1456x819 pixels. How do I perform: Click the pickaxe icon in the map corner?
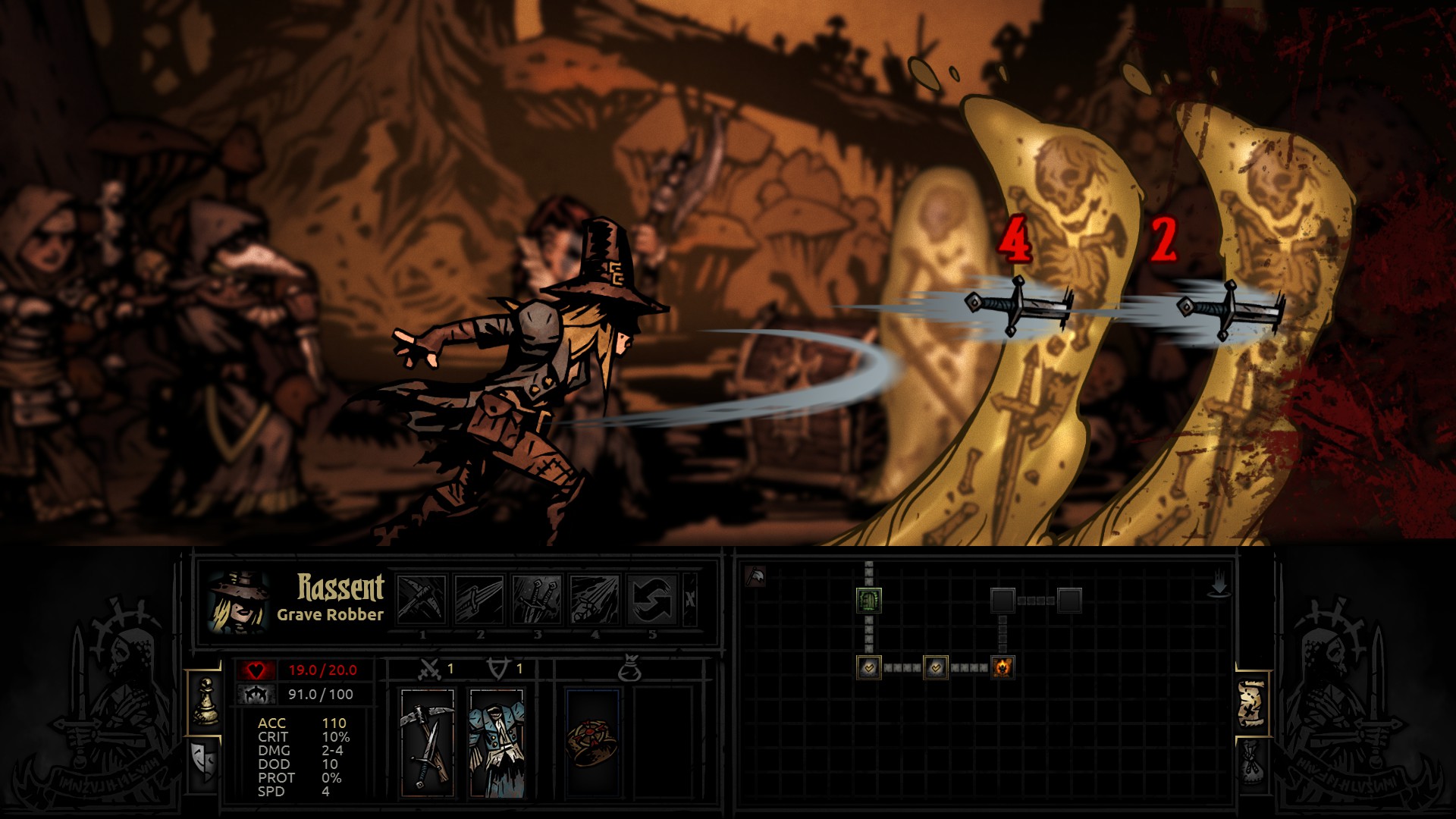[754, 576]
